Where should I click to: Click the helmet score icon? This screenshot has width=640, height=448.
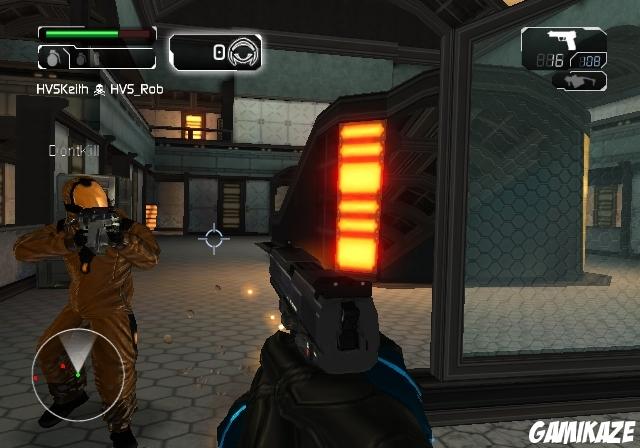tap(243, 50)
